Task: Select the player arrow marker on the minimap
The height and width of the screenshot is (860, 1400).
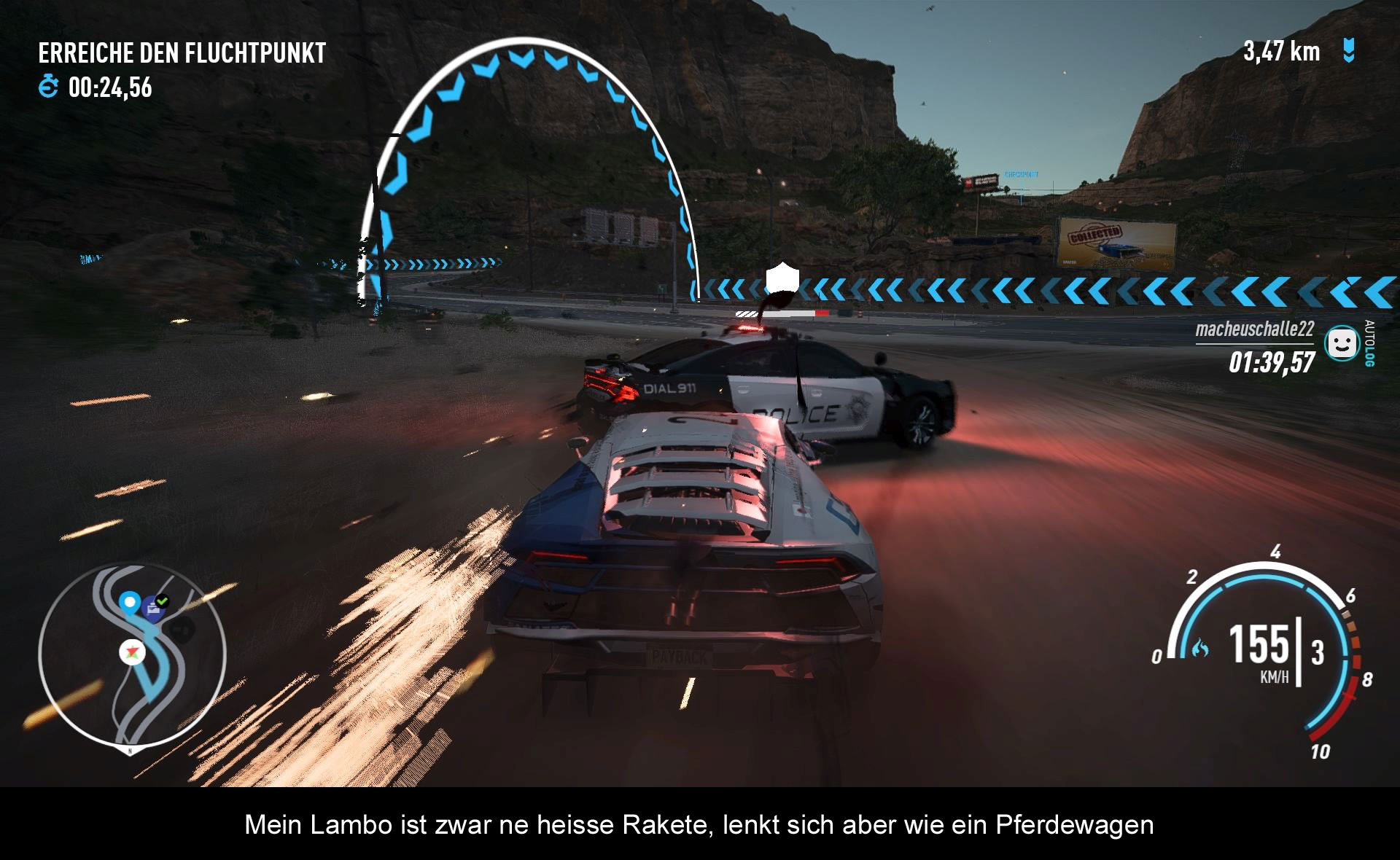Action: pos(133,652)
